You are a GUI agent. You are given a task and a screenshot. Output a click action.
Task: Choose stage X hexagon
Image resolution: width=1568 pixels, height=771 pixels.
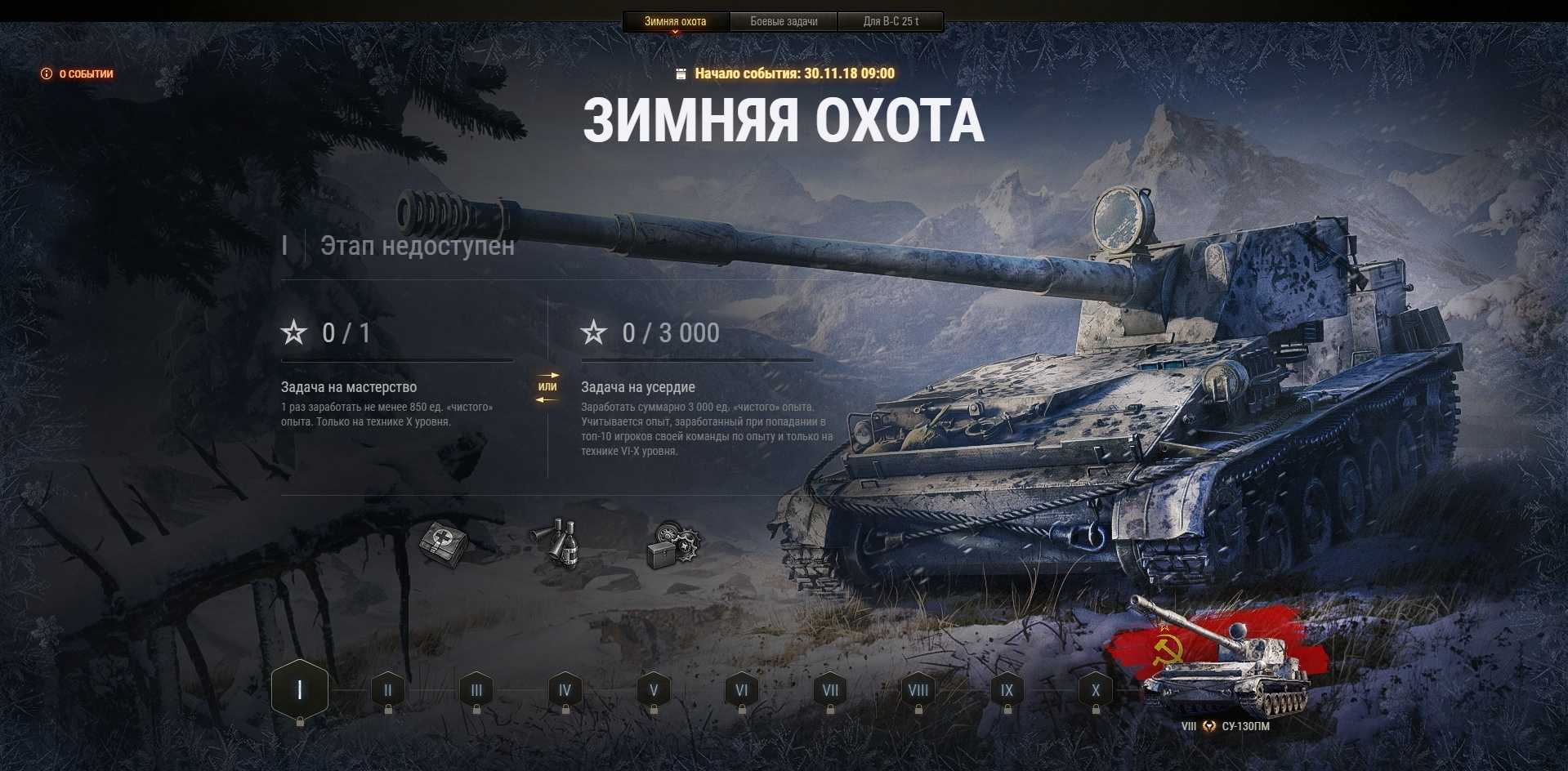tap(1096, 690)
